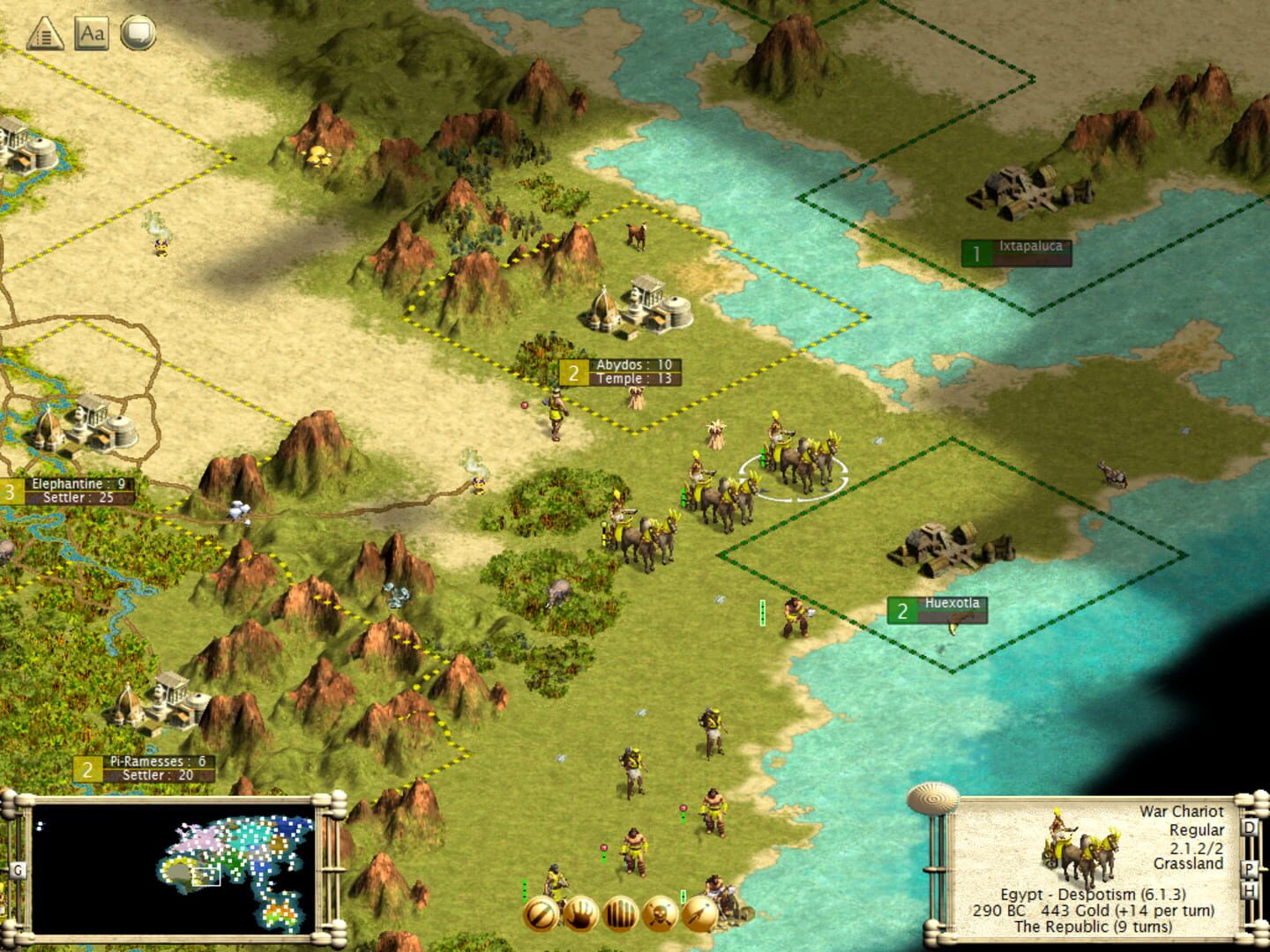Open the chat speech bubble icon
Viewport: 1270px width, 952px height.
click(139, 32)
